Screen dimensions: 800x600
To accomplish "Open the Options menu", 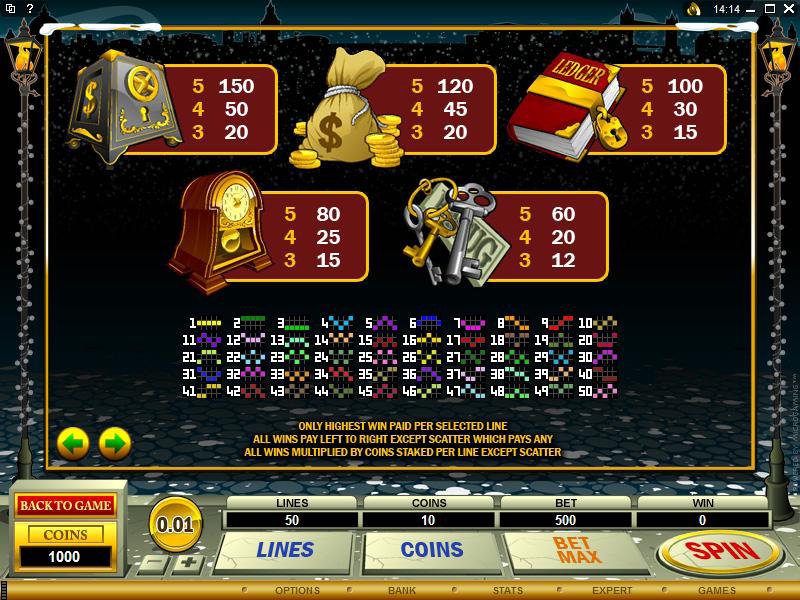I will click(297, 591).
